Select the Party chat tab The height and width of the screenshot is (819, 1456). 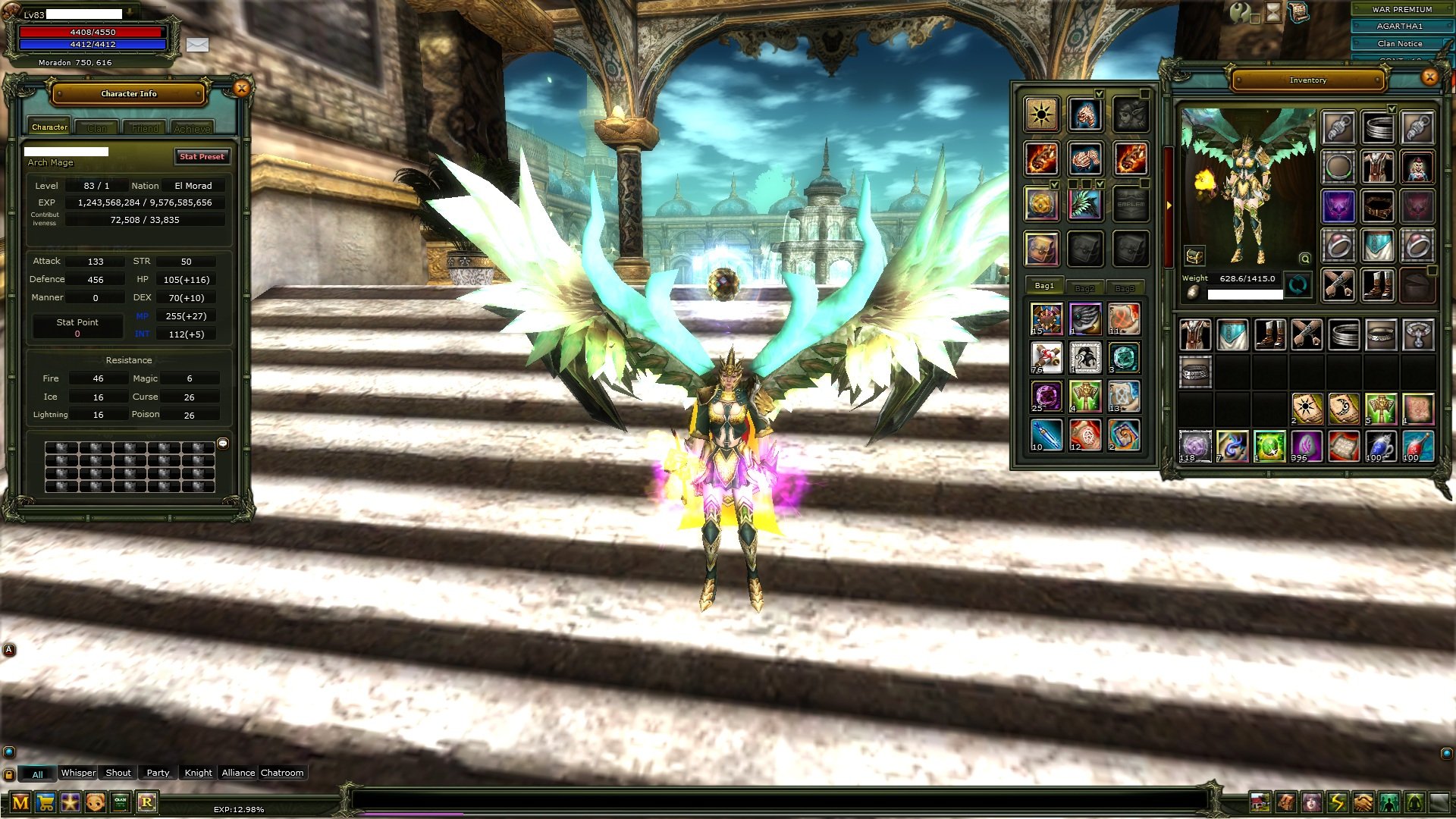(158, 773)
